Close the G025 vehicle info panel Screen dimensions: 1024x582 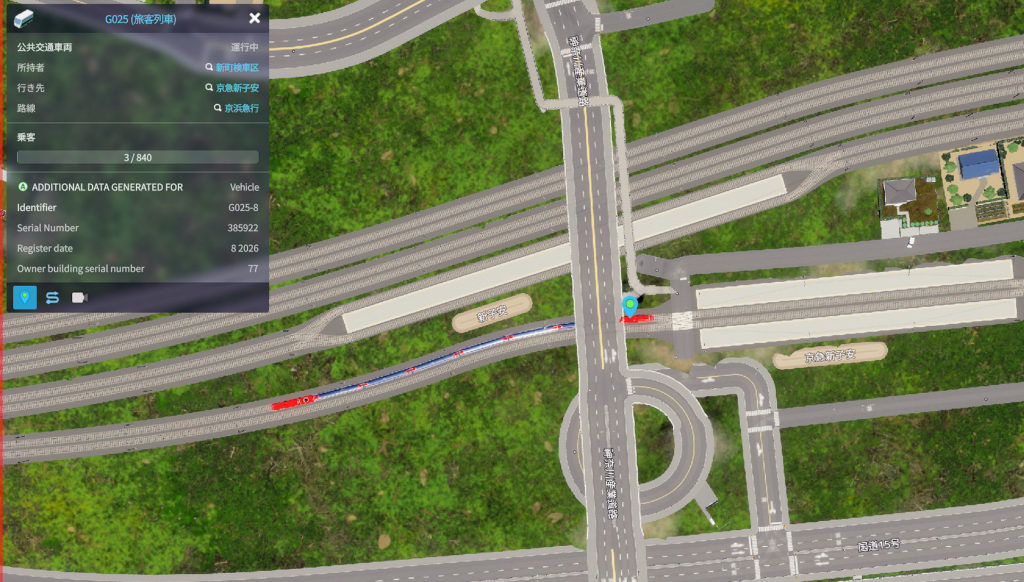(254, 18)
